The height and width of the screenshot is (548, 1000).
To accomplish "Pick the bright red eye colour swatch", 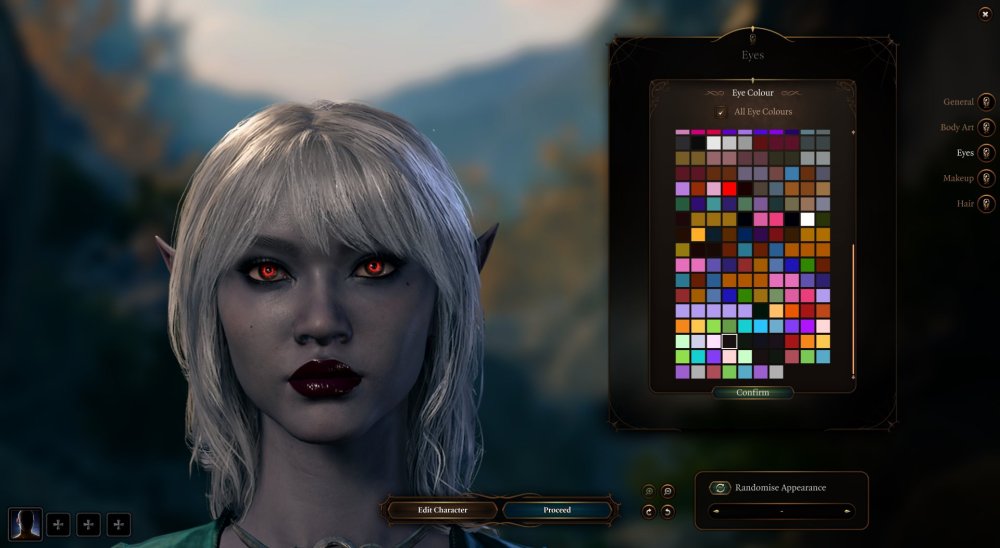I will [729, 188].
